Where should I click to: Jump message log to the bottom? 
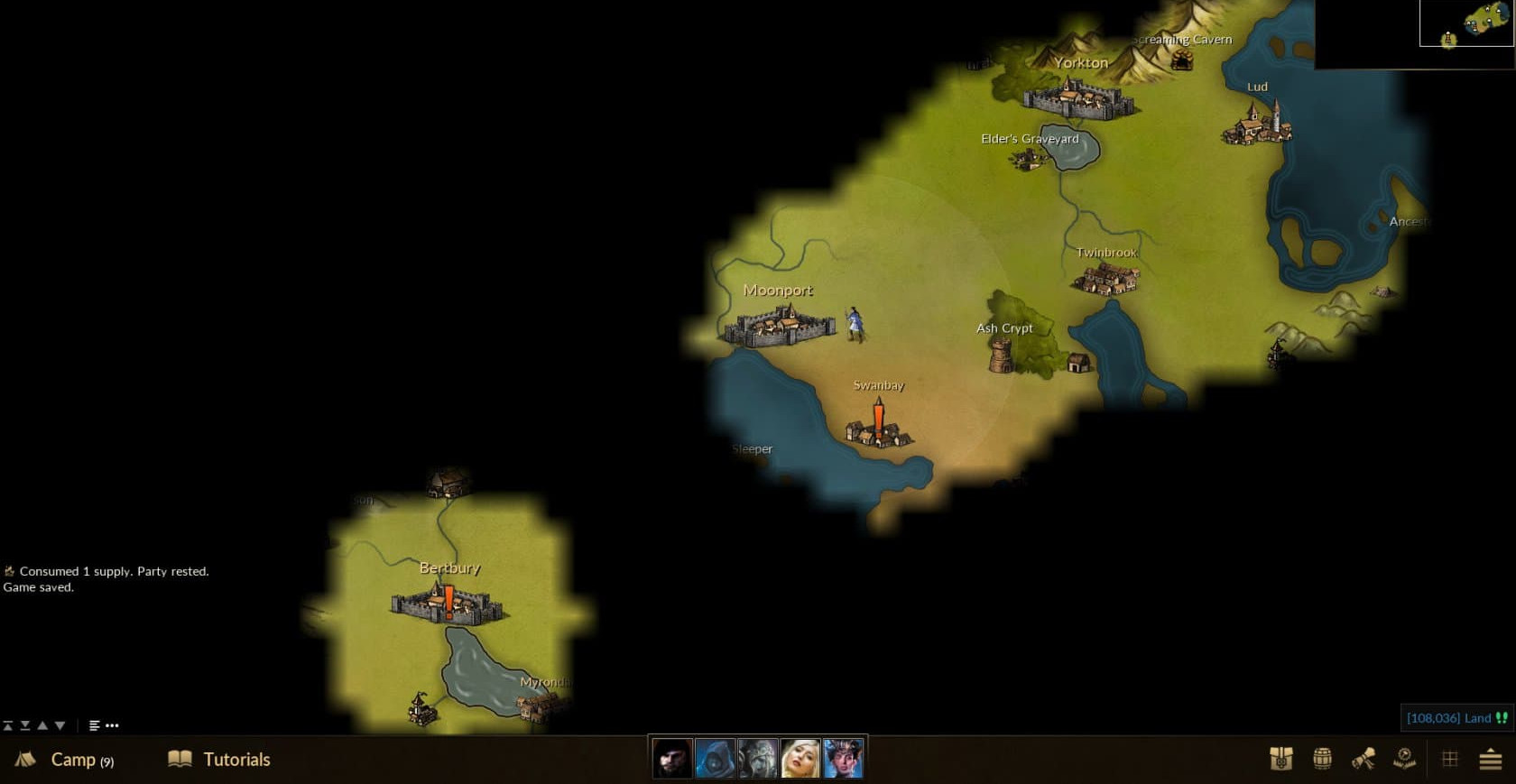click(25, 725)
